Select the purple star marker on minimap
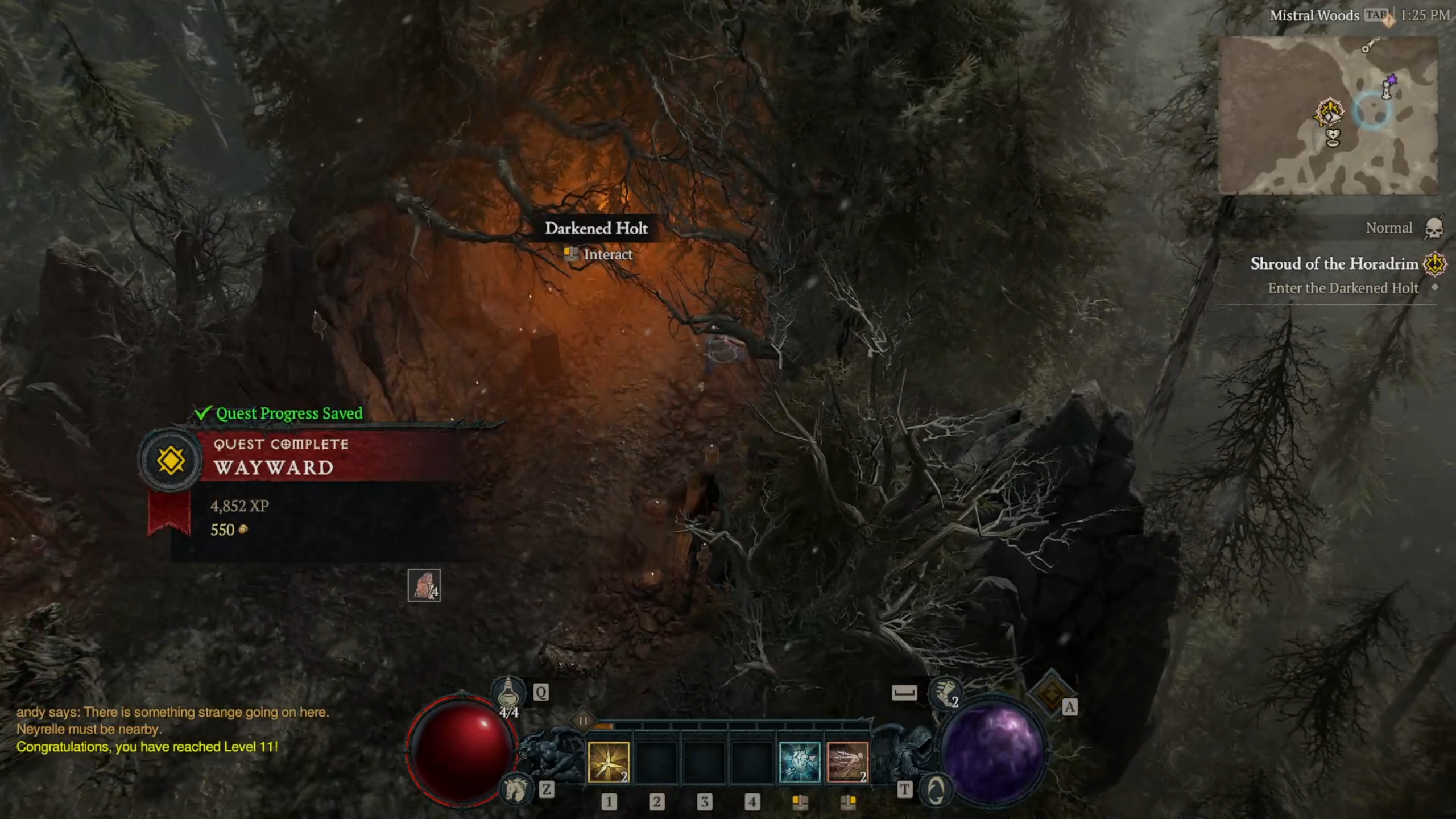Screen dimensions: 1456x819 pyautogui.click(x=1391, y=80)
